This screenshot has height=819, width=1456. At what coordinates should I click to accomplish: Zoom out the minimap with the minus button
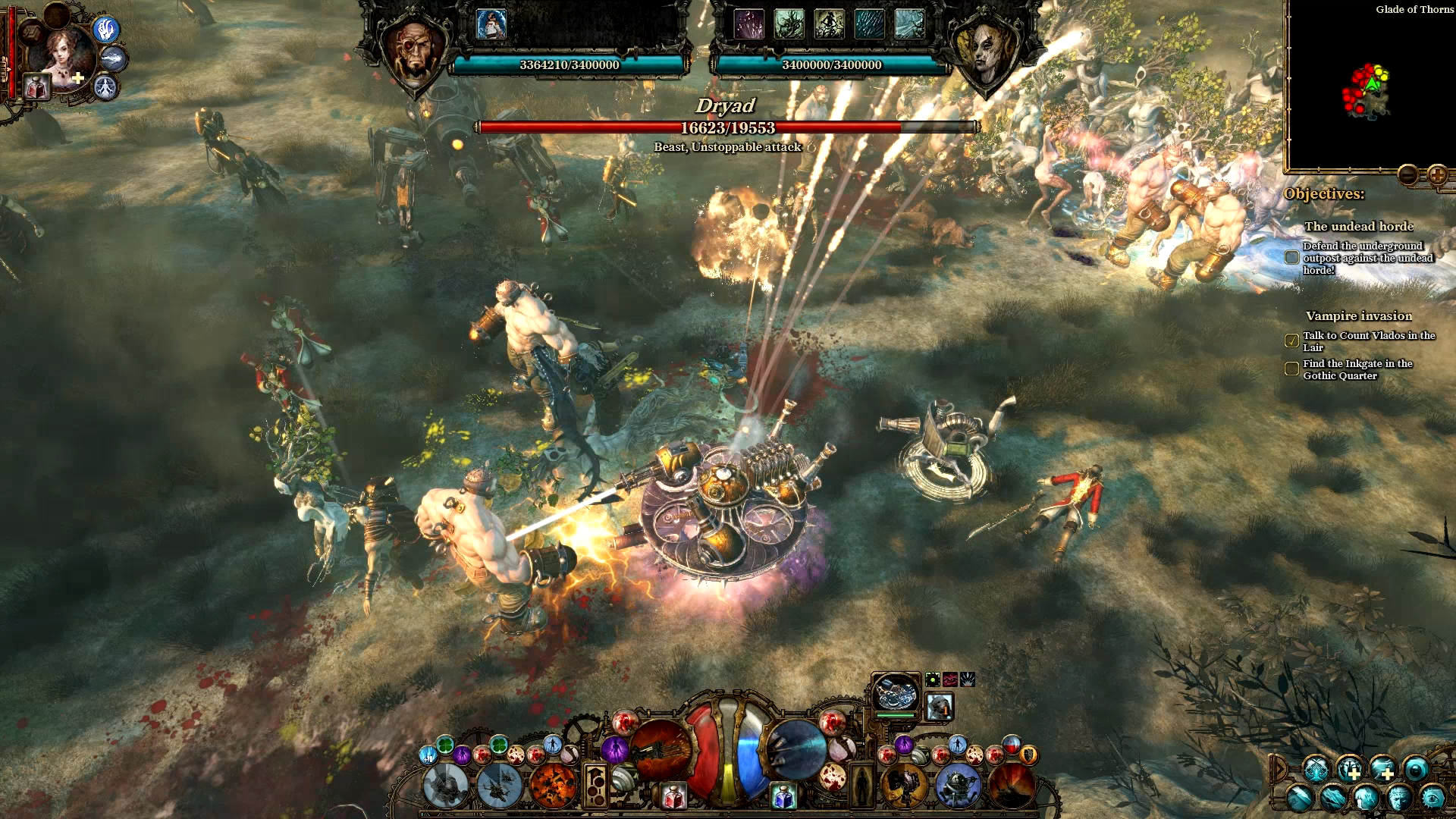click(x=1407, y=175)
